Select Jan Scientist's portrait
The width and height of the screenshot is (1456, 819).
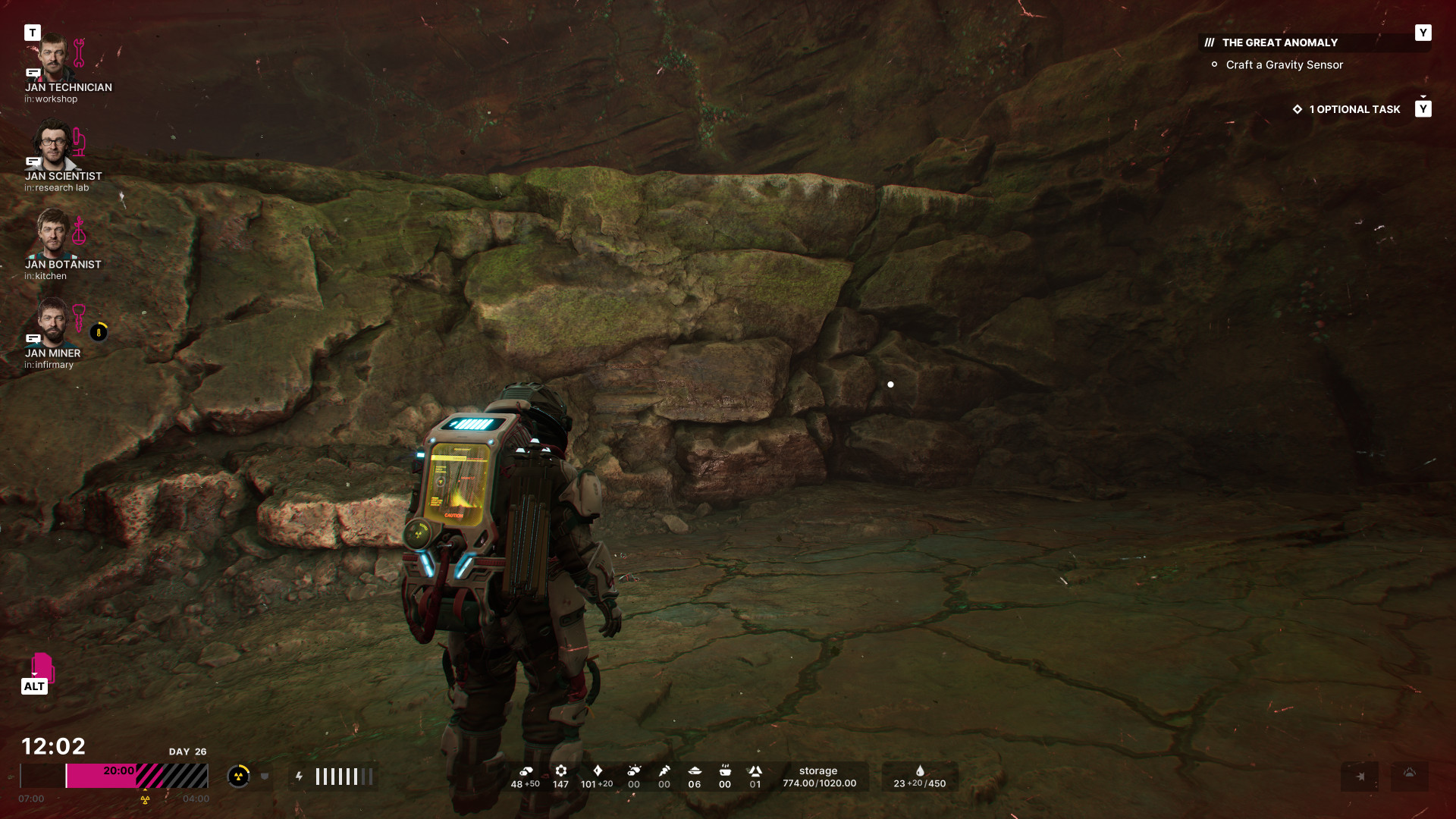pos(53,146)
